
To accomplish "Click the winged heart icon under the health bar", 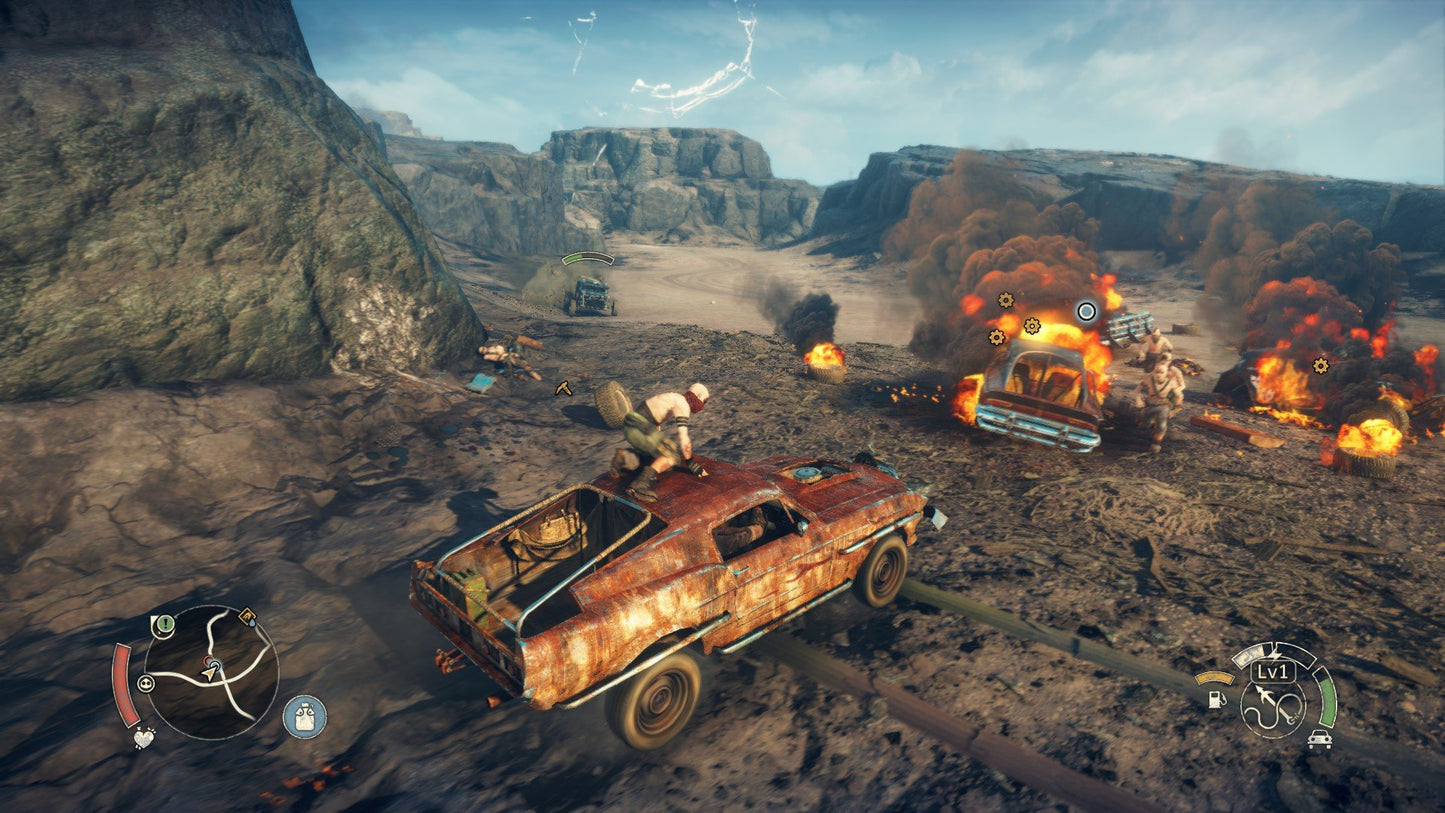I will (x=144, y=740).
